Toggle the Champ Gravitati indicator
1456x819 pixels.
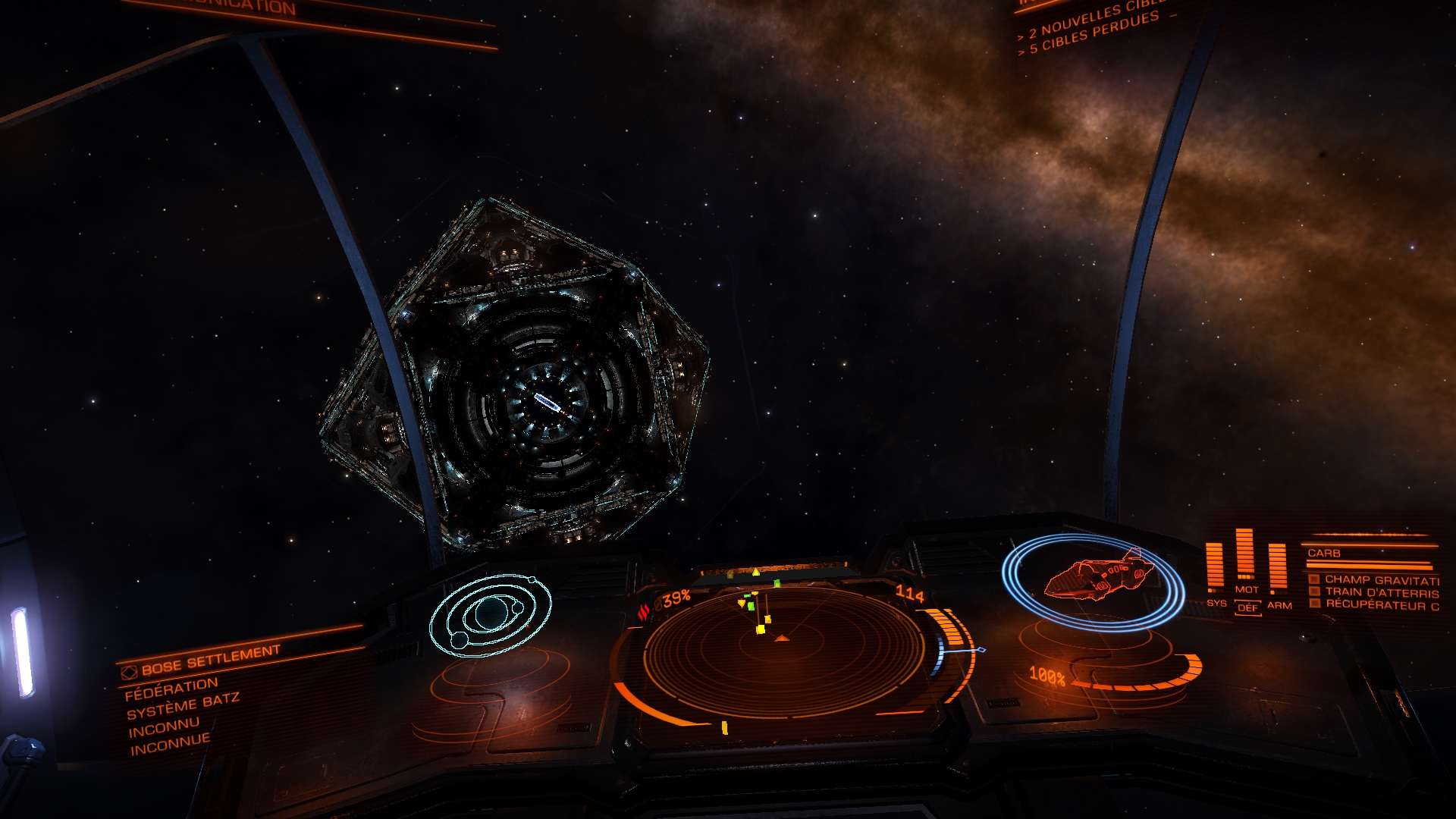[1373, 580]
